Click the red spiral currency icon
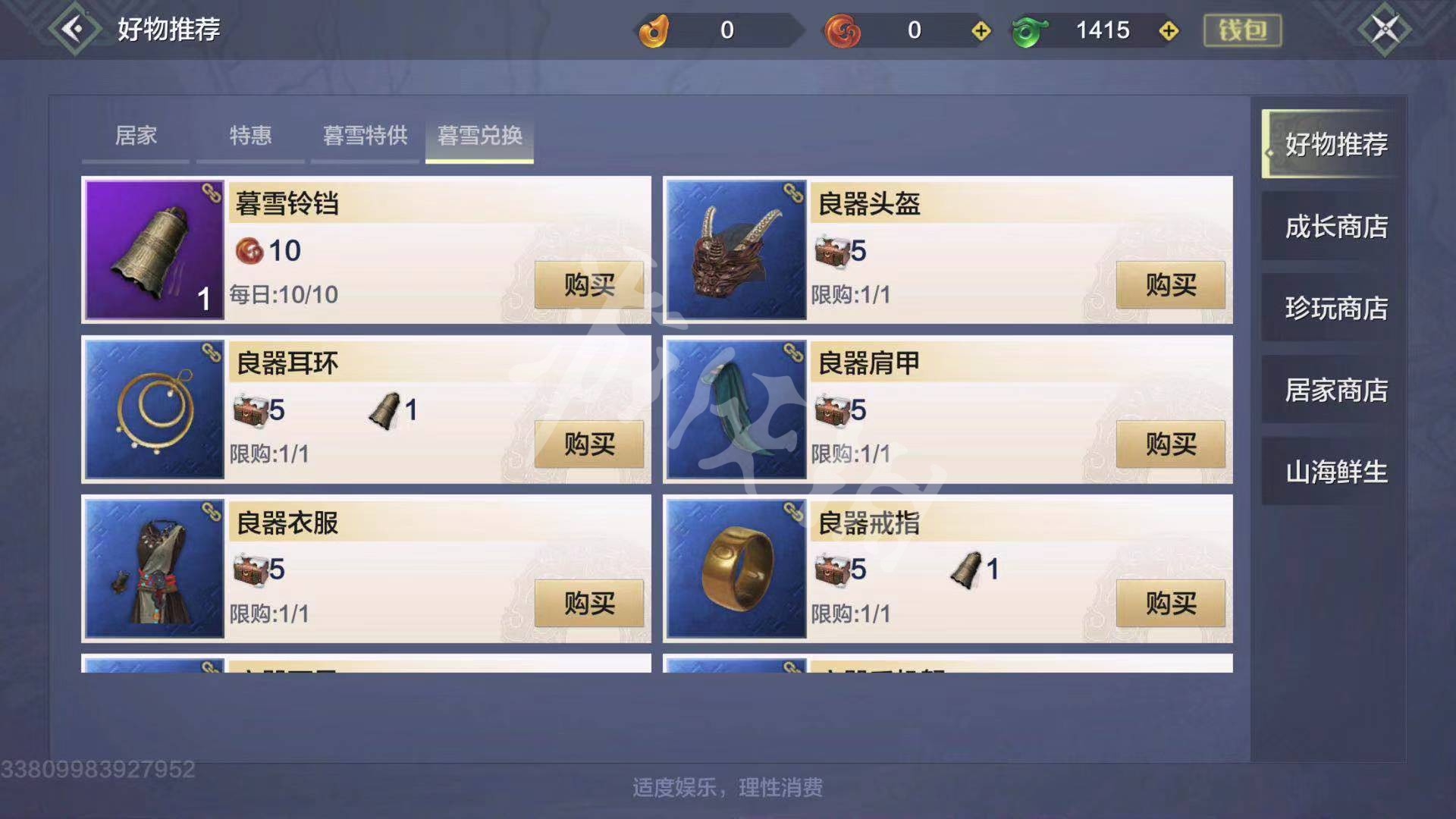 pos(842,30)
